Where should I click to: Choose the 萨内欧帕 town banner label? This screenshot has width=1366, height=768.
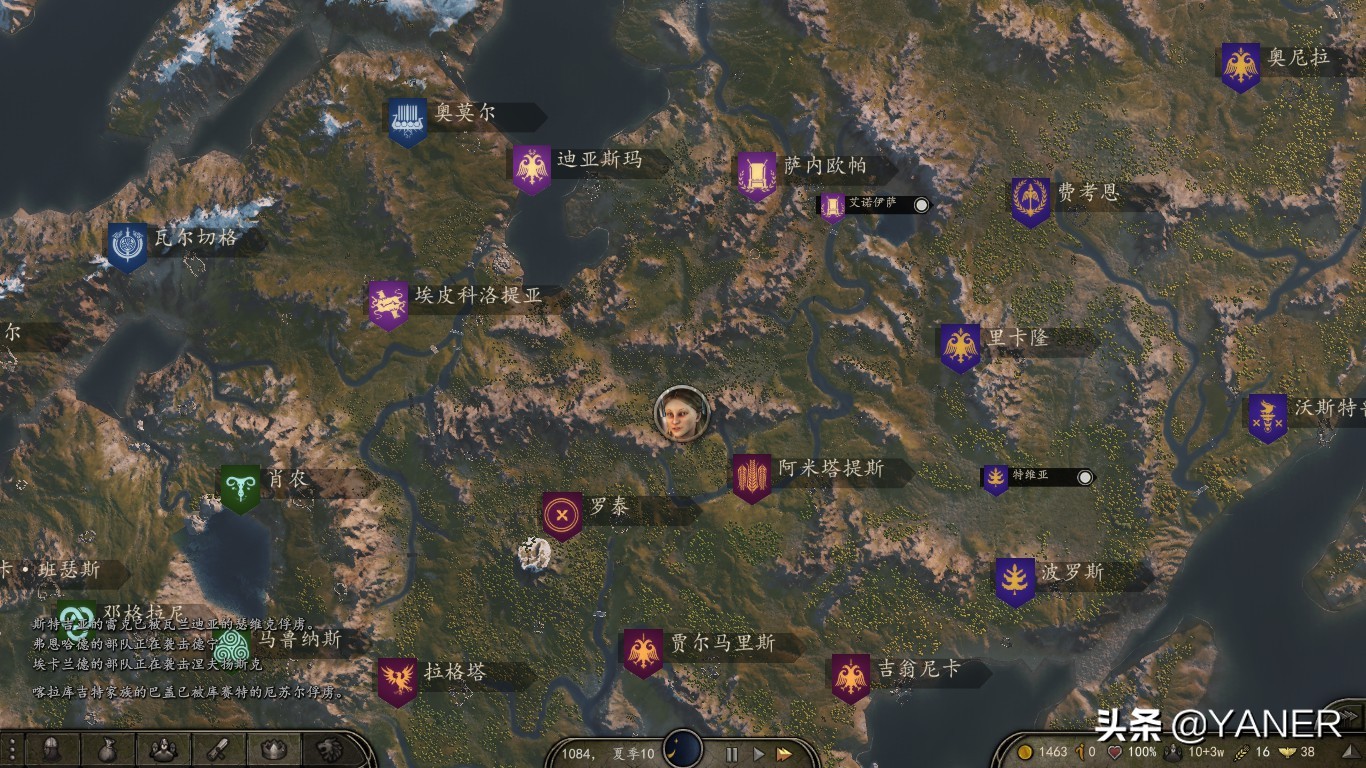point(824,166)
